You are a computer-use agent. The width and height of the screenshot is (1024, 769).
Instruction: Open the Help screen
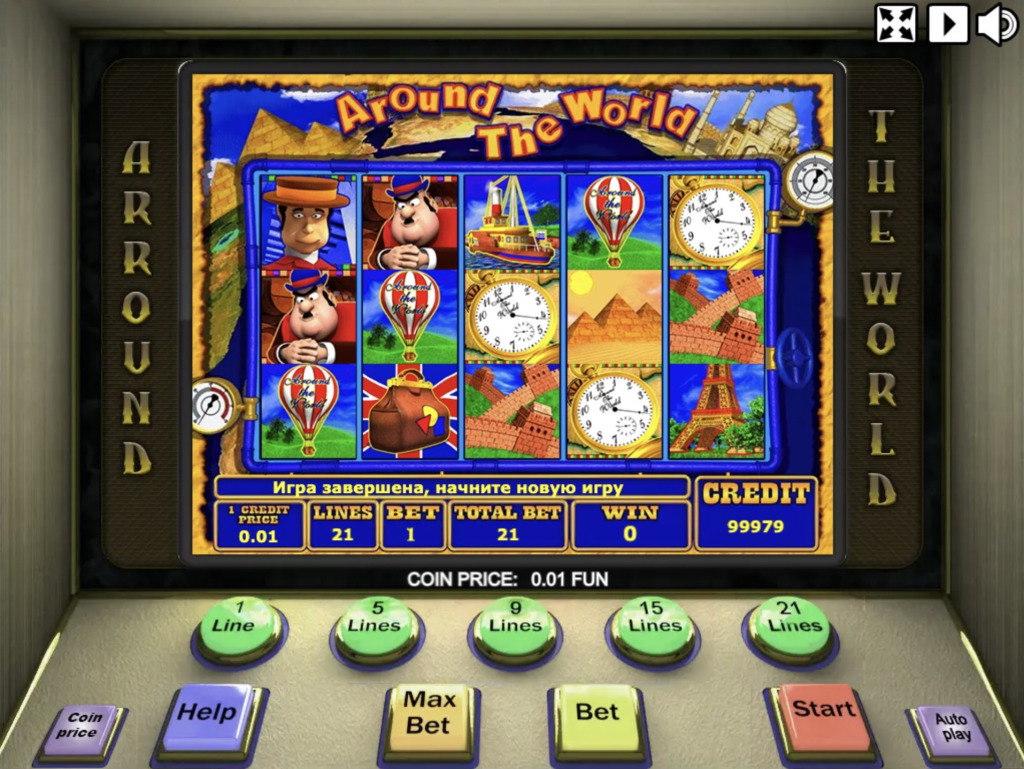[x=208, y=714]
